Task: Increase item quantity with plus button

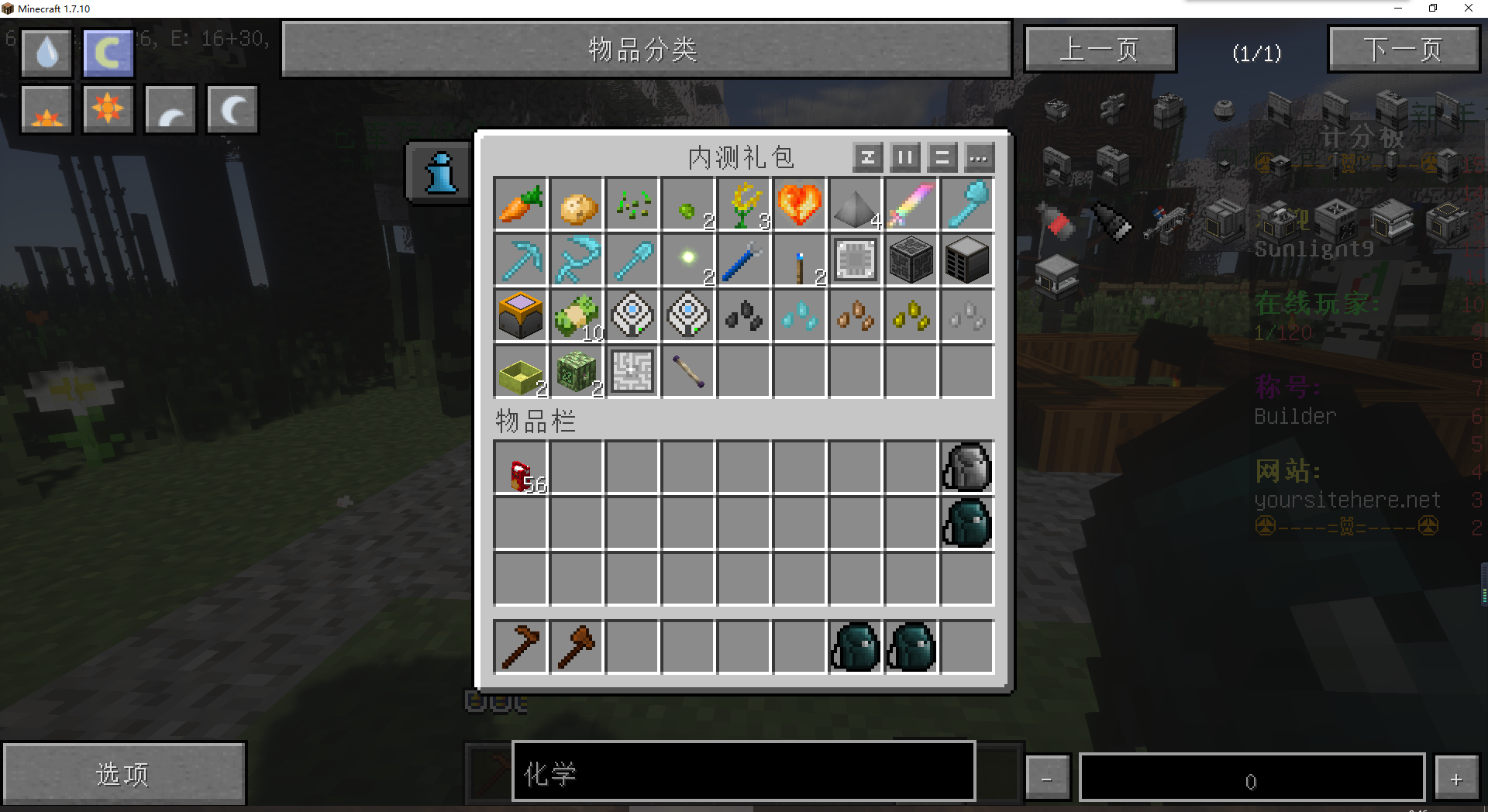Action: pos(1456,778)
